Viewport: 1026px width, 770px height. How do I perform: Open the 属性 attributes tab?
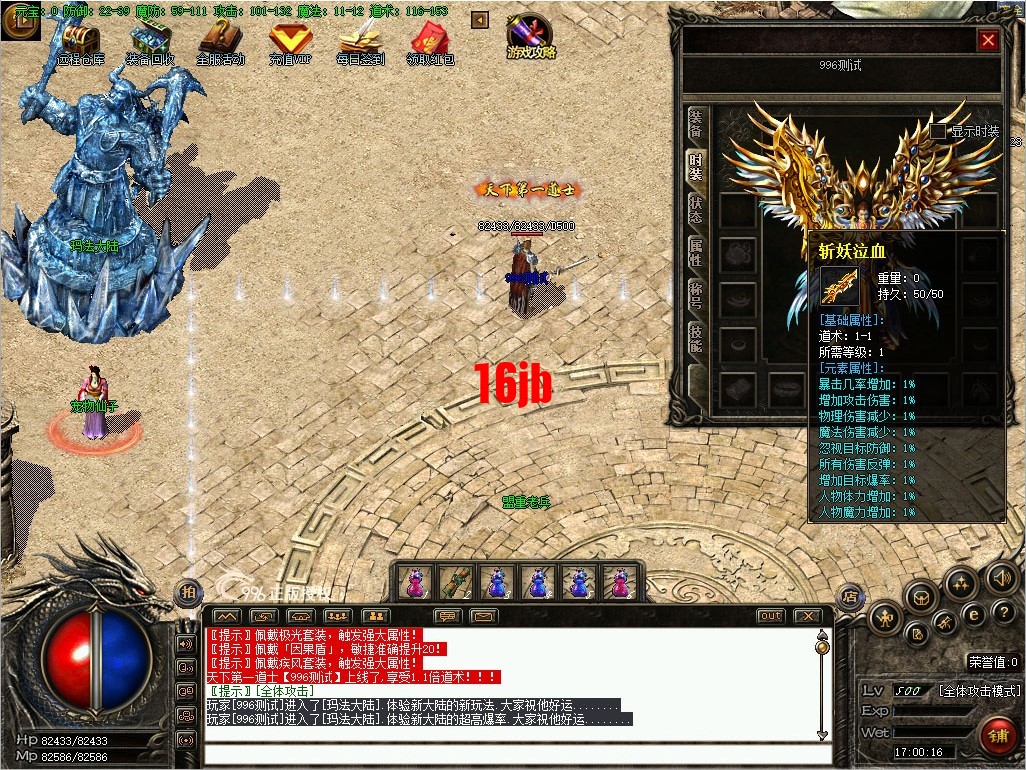pyautogui.click(x=696, y=252)
